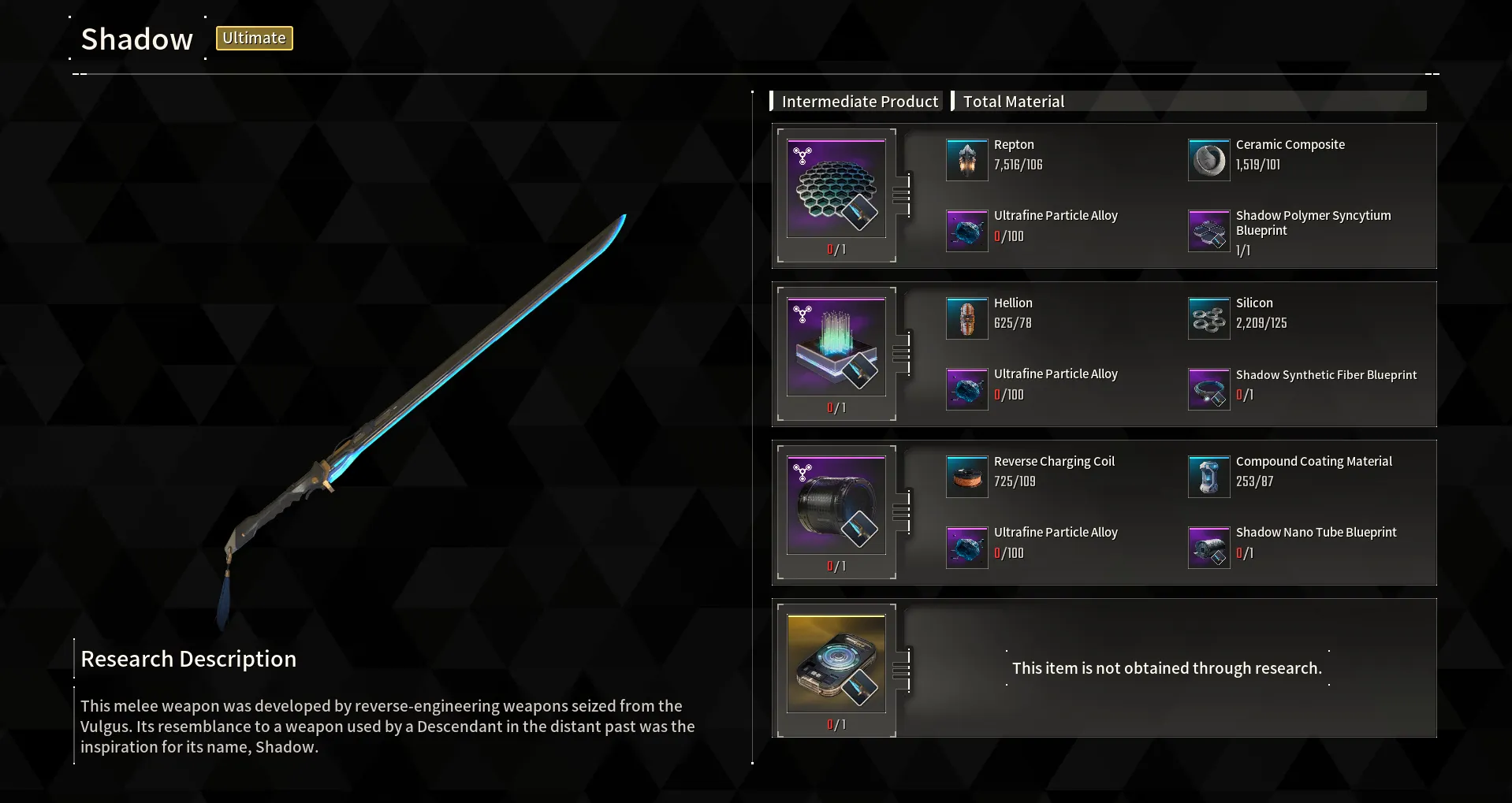This screenshot has width=1512, height=803.
Task: Click Ultrafine Particle Alloy beneath the Repton entry
Action: (x=967, y=231)
